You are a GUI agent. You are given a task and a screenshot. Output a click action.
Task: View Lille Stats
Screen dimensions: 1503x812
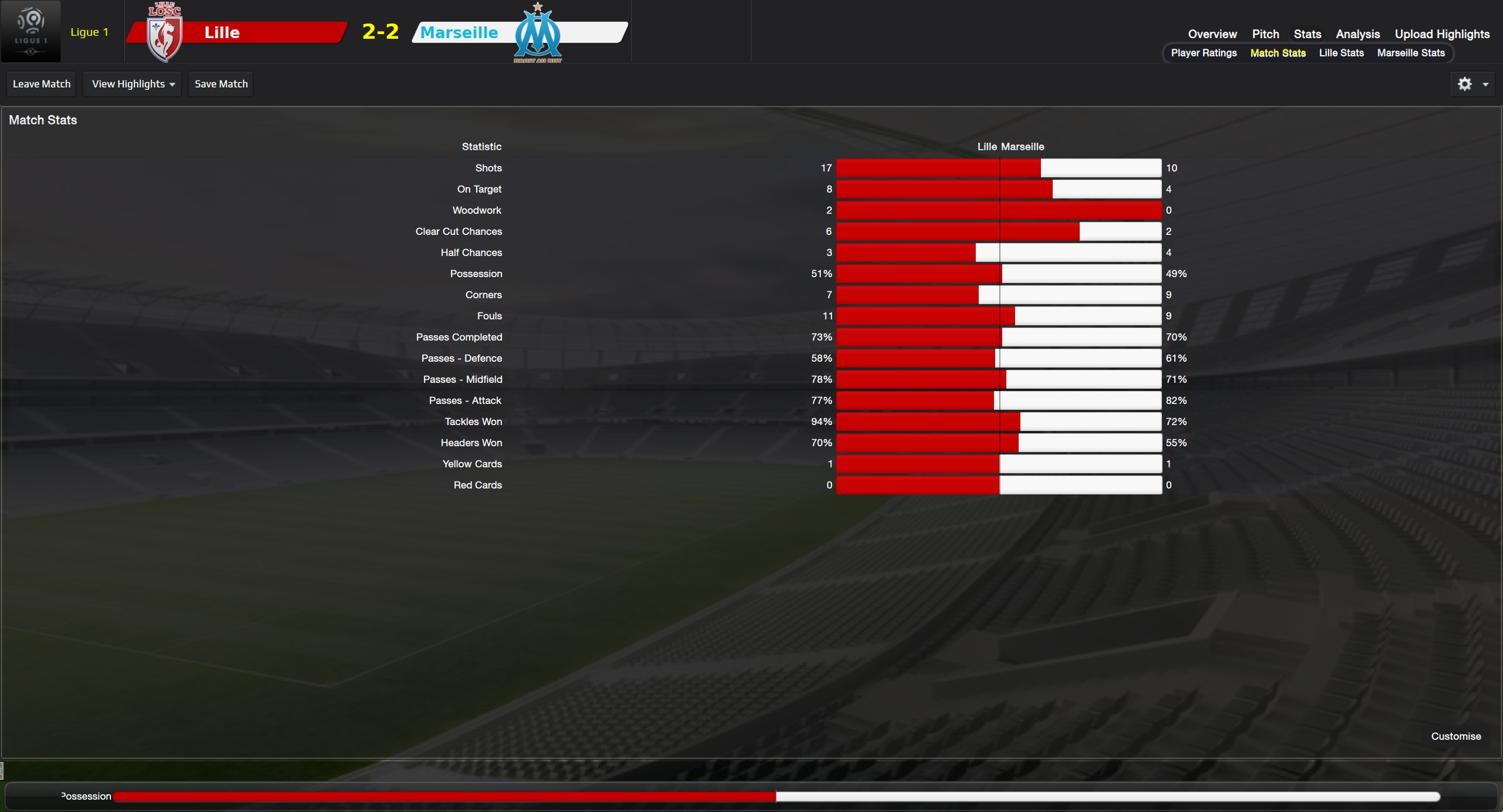pos(1341,53)
